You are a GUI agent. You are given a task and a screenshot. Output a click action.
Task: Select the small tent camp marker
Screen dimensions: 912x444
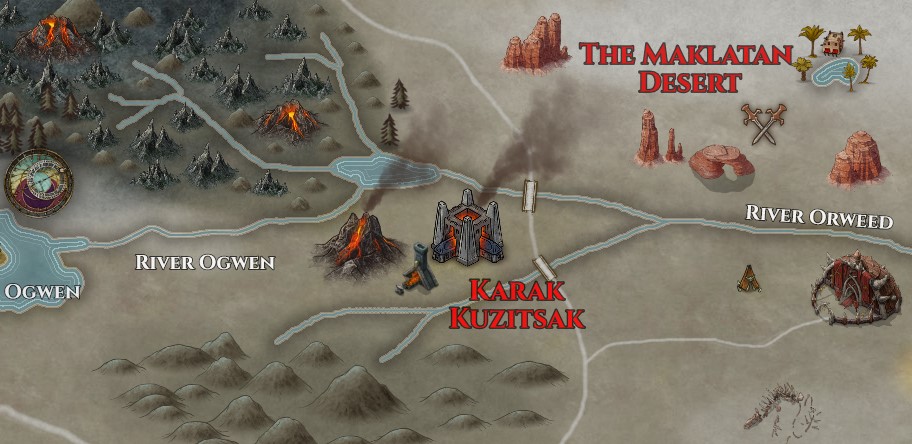click(747, 275)
